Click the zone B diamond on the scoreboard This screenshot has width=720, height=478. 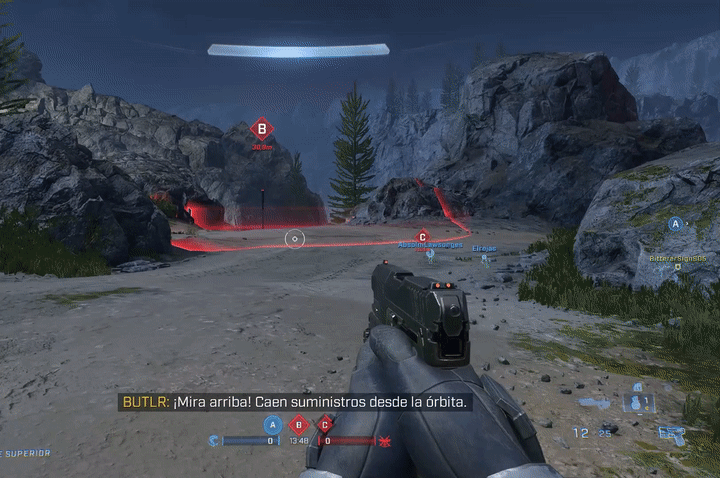pos(297,424)
